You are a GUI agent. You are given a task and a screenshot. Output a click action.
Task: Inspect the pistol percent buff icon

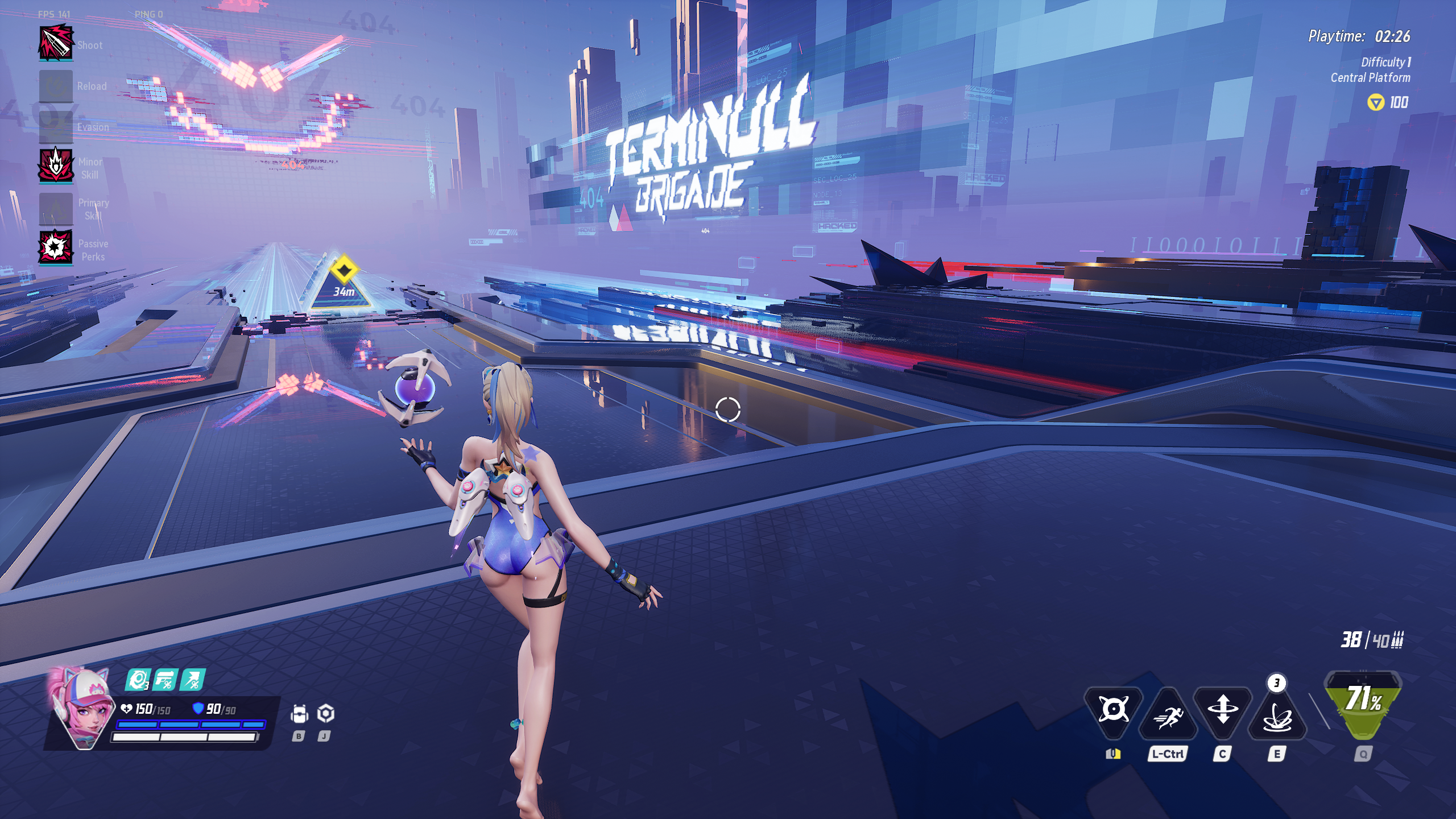click(166, 680)
